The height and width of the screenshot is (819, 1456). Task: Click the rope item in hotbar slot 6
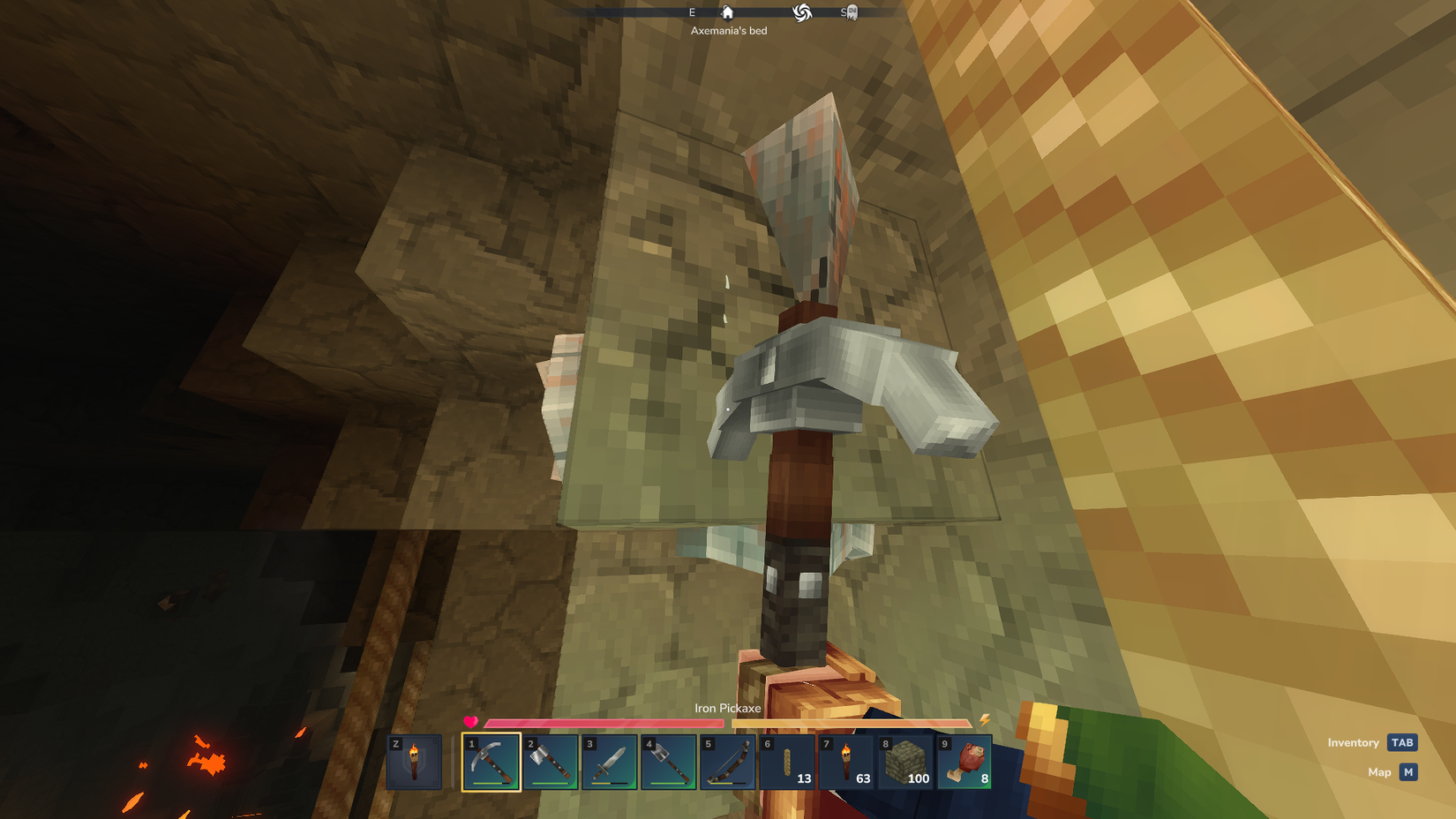point(787,762)
